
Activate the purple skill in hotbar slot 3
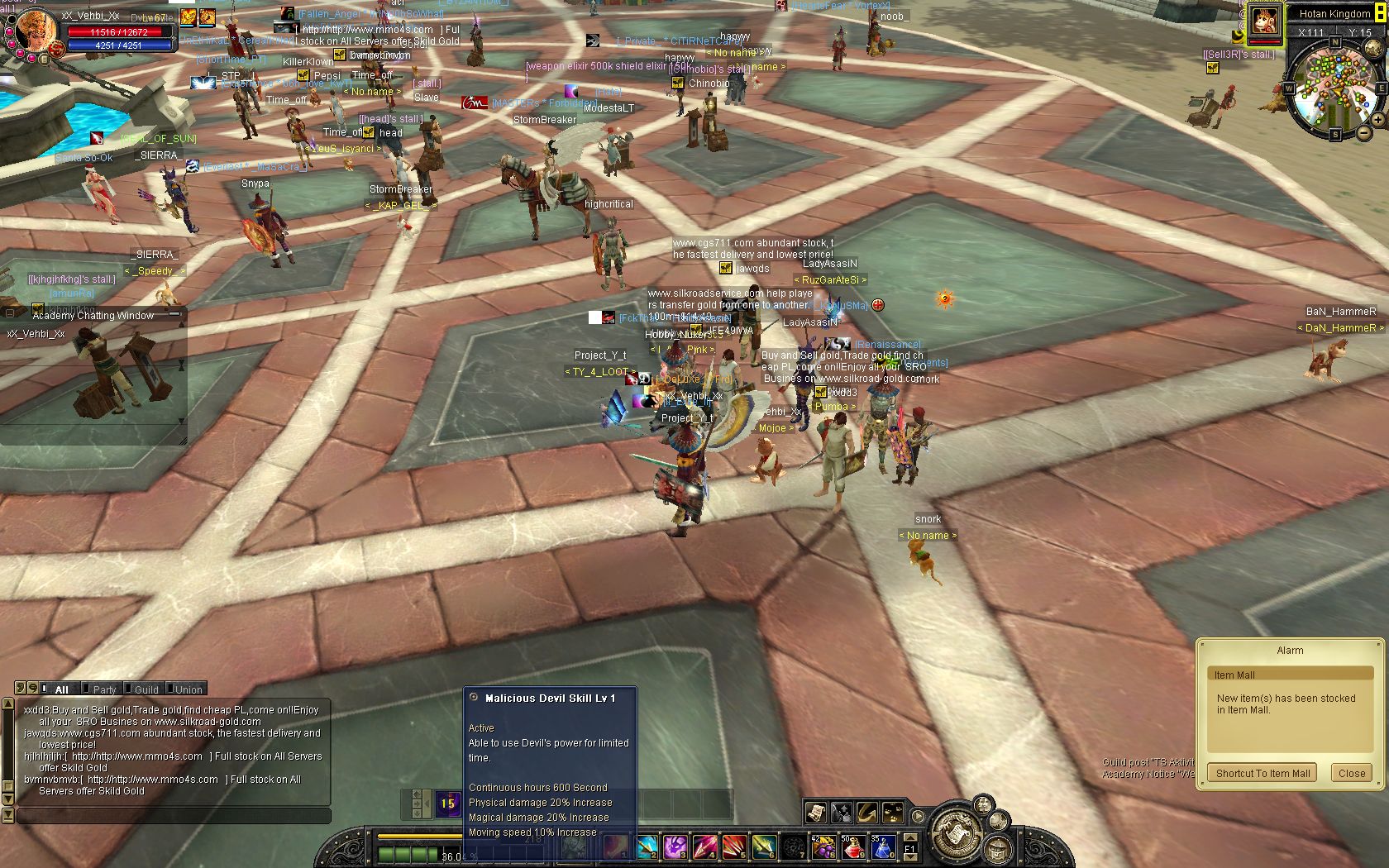(x=675, y=847)
